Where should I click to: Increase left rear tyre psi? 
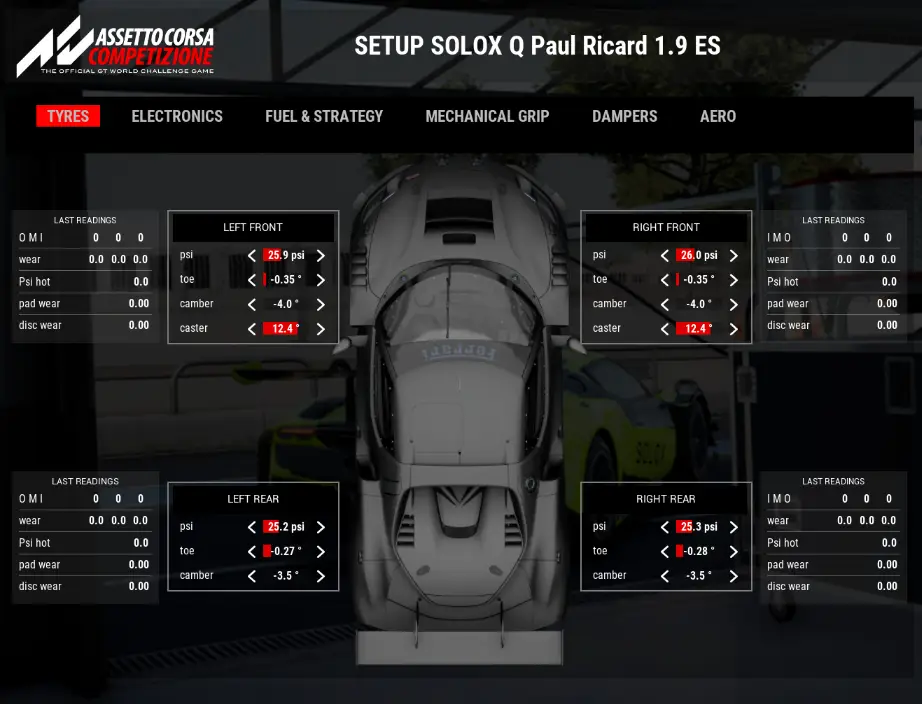pos(321,528)
